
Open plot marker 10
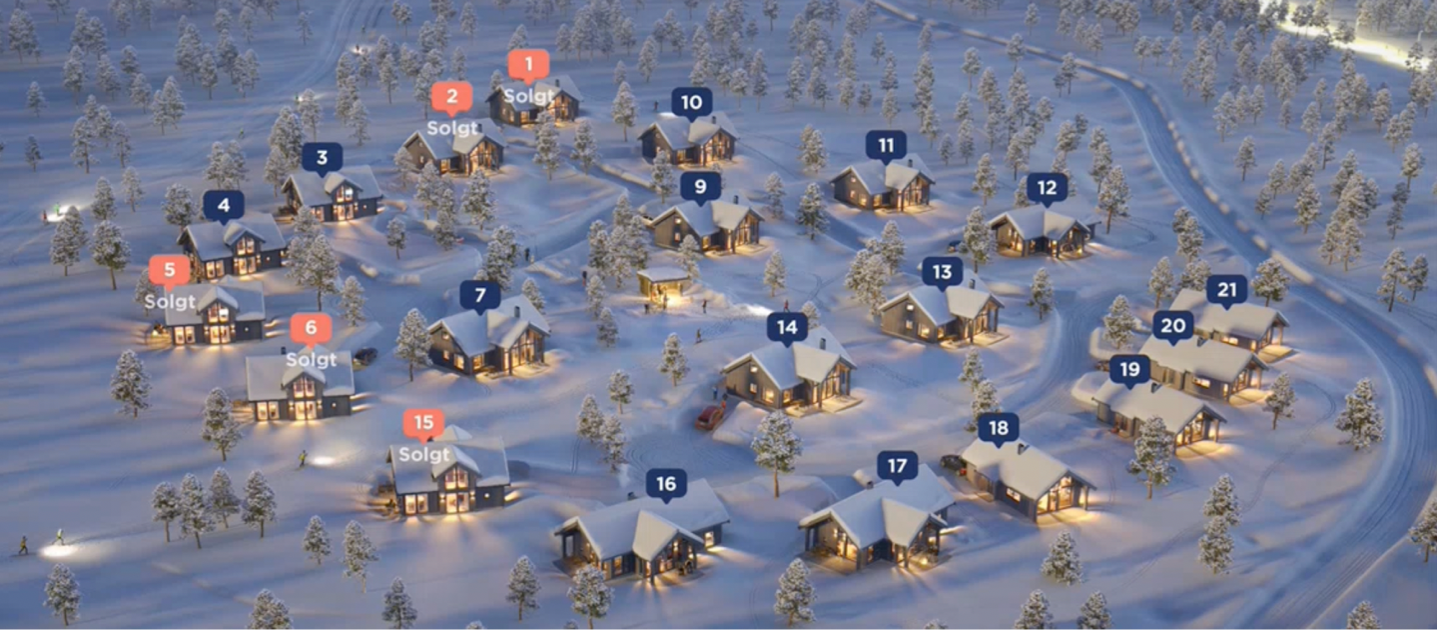click(x=692, y=102)
